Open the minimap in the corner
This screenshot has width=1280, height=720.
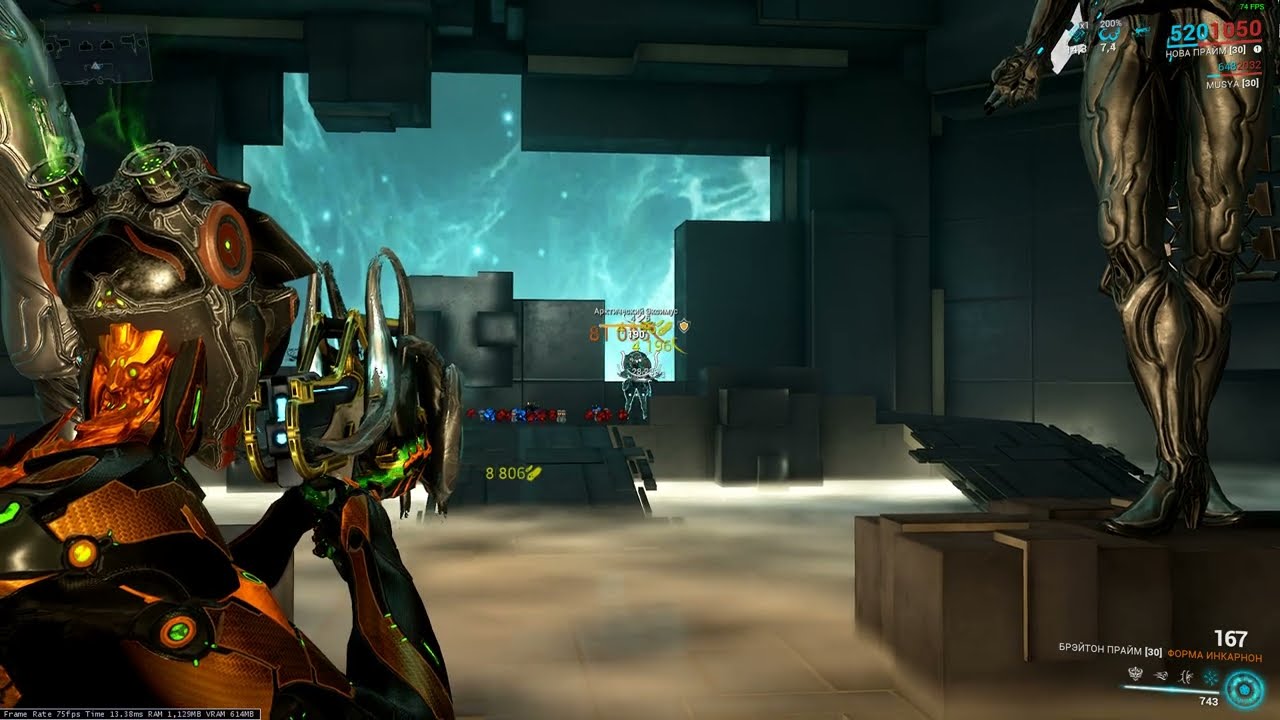pos(96,52)
